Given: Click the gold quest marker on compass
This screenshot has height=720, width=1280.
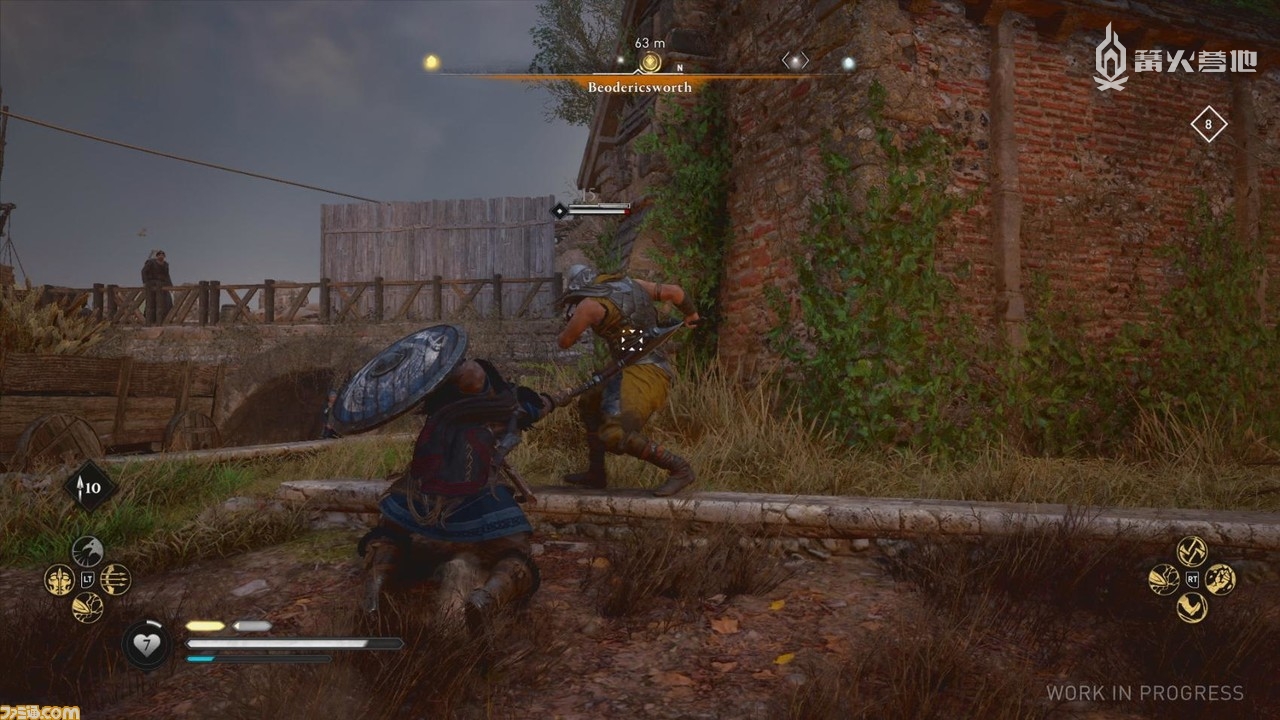Looking at the screenshot, I should click(x=650, y=62).
